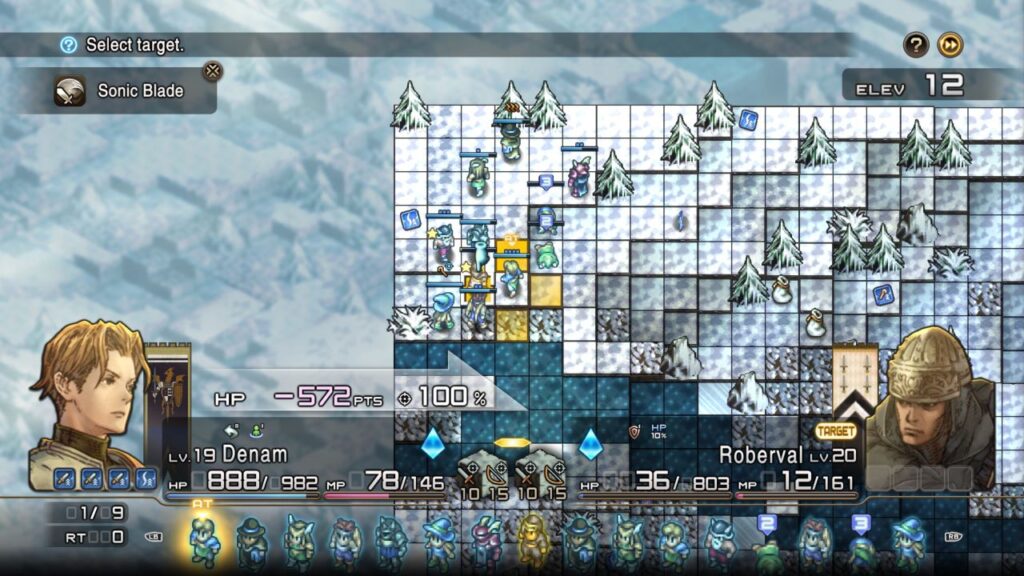The width and height of the screenshot is (1024, 576).
Task: Pick the turn-order unit marked 3
Action: click(x=860, y=543)
